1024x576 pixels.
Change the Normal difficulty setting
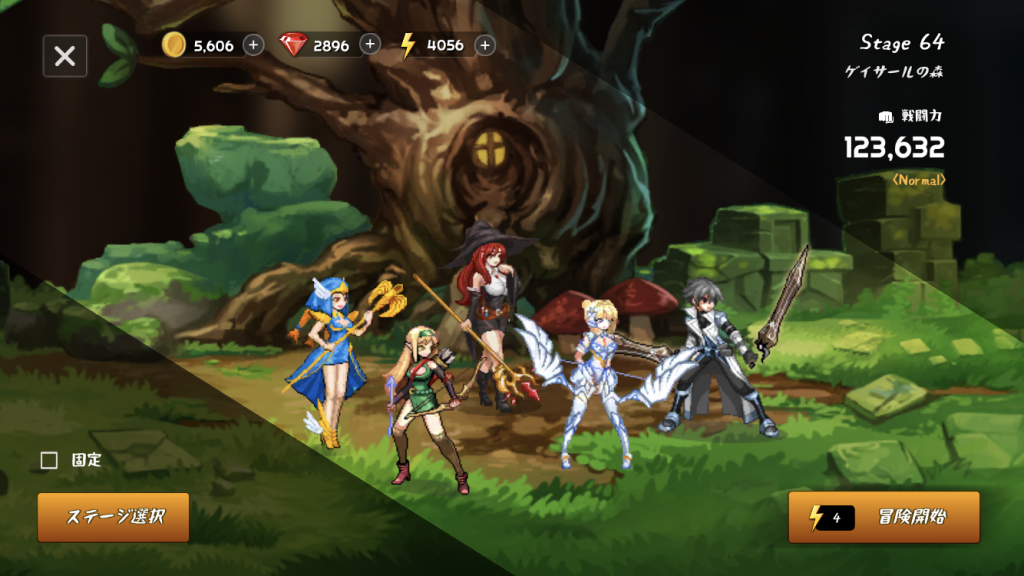coord(918,180)
